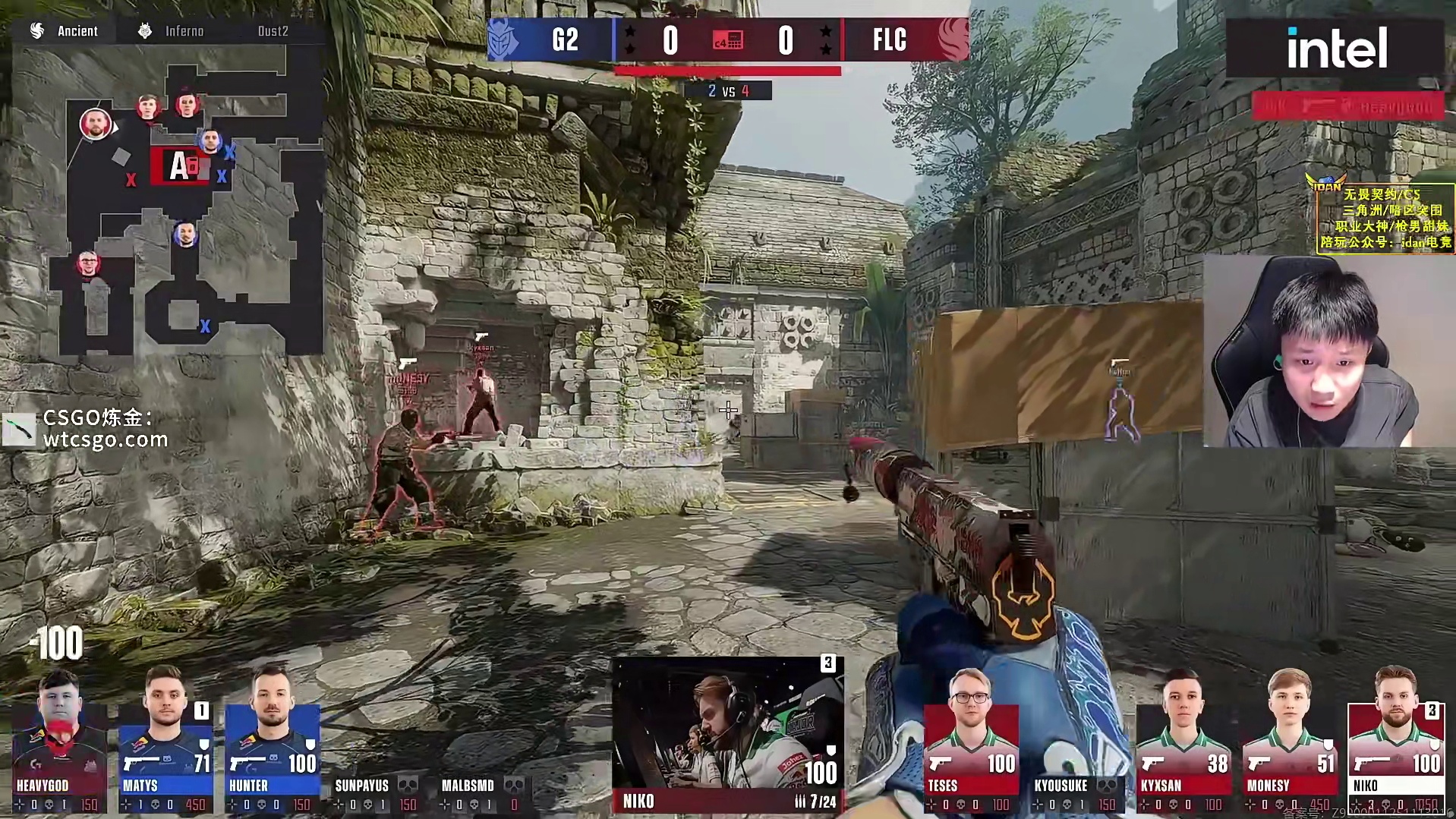Select the MATYS player card
This screenshot has width=1456, height=819.
pos(165,740)
